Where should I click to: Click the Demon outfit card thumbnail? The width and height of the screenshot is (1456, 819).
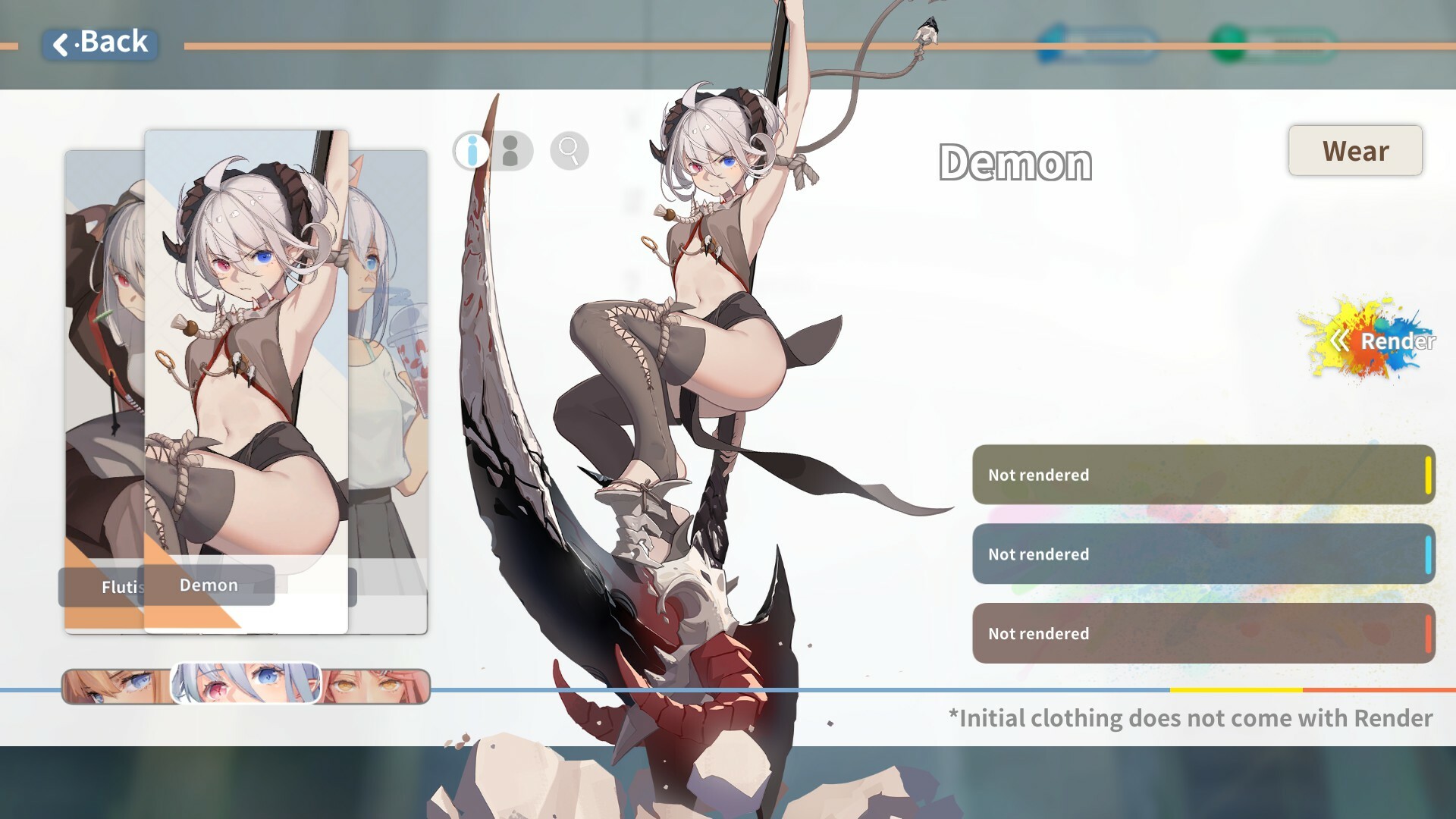[x=246, y=341]
